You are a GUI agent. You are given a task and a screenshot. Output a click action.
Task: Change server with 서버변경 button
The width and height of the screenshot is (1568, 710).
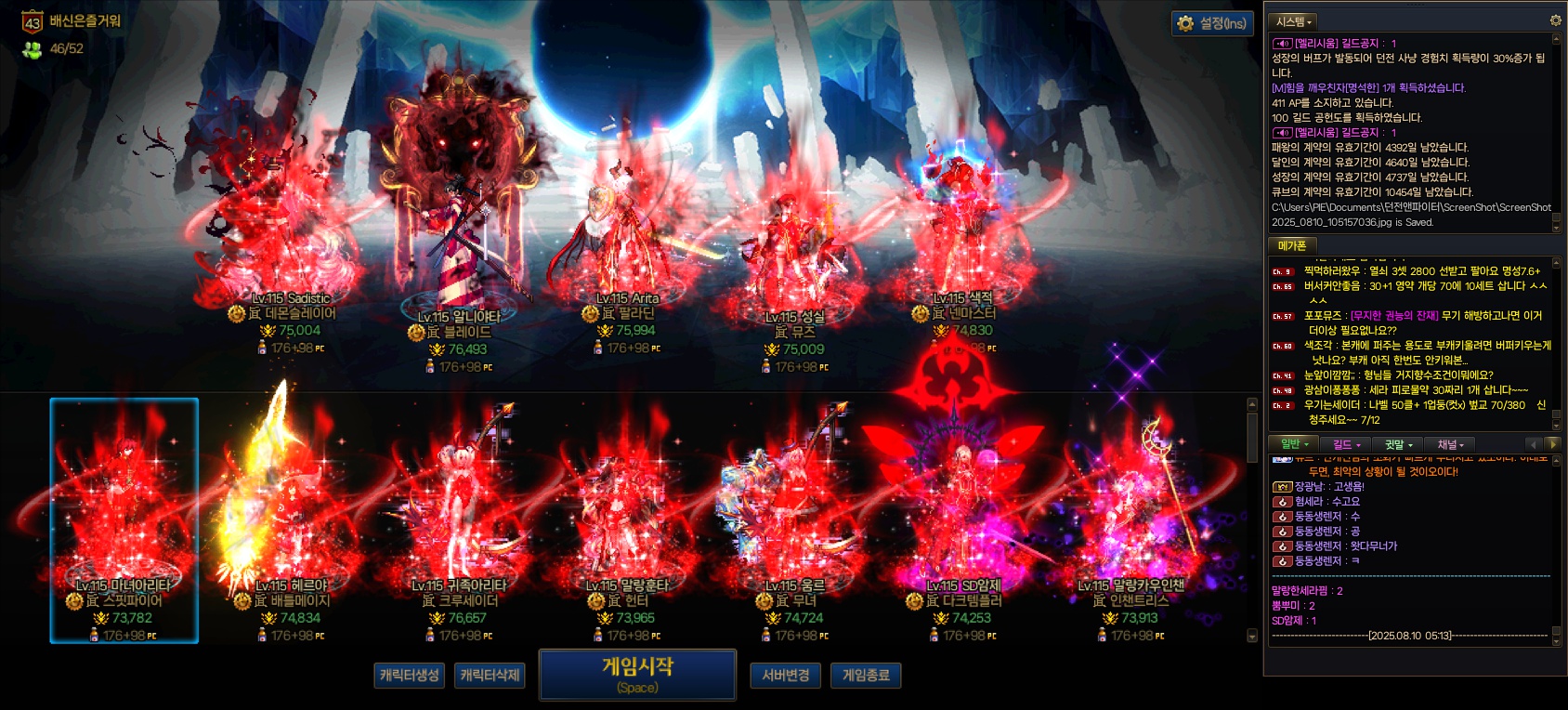point(785,675)
